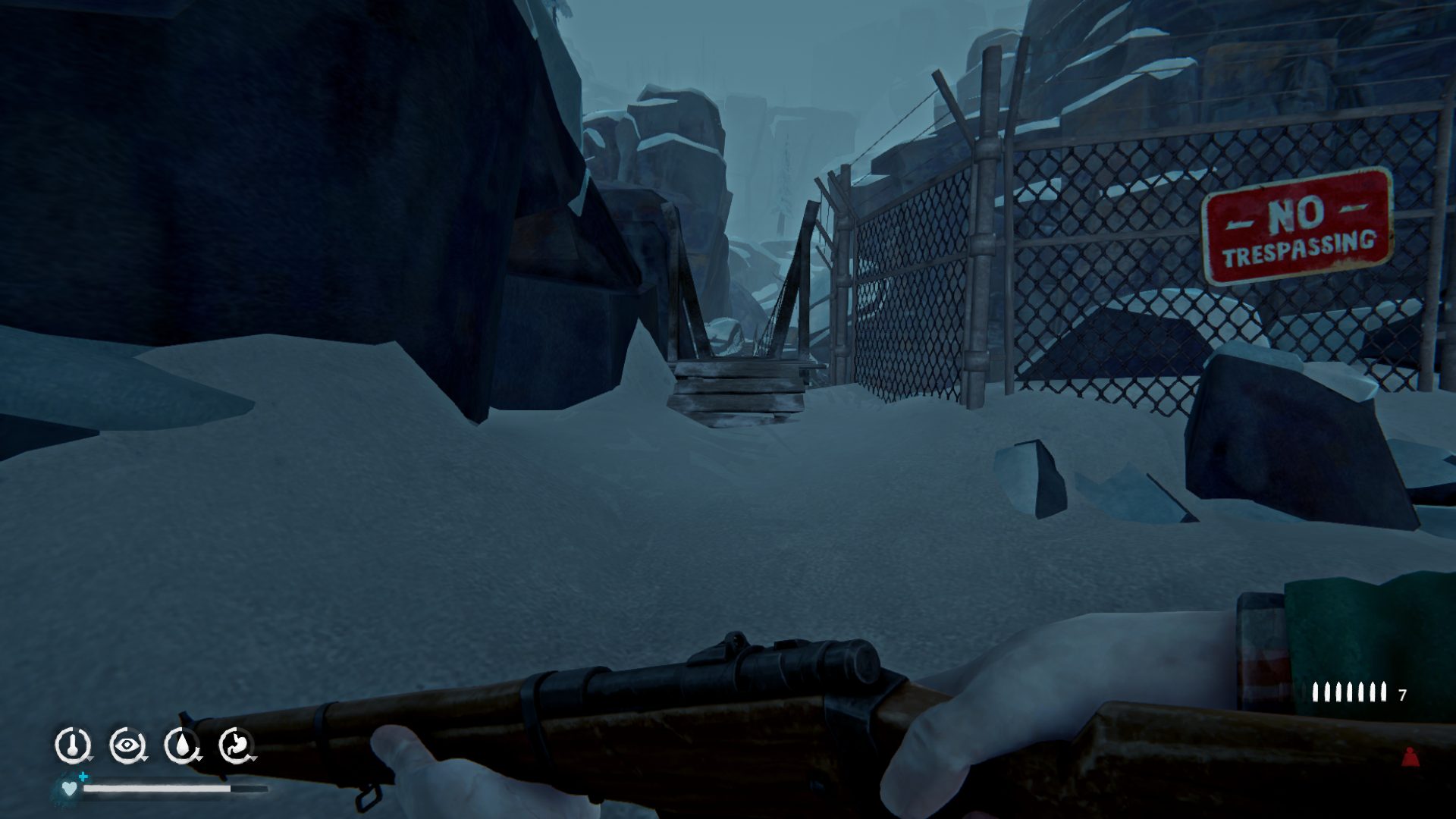Image resolution: width=1456 pixels, height=819 pixels.
Task: Click the thermometer warmth status icon
Action: pyautogui.click(x=72, y=745)
